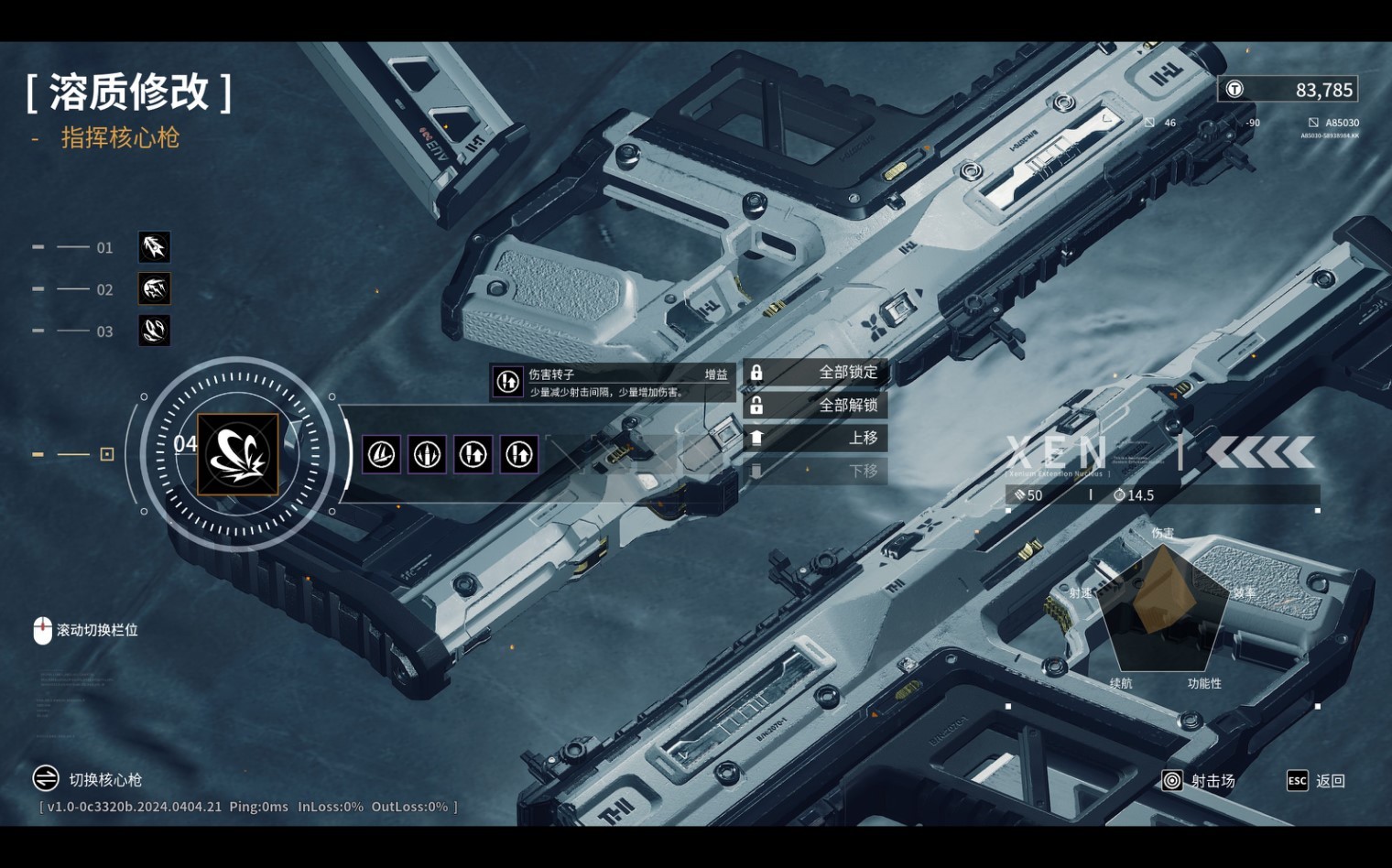Select solute slot 01 icon
The height and width of the screenshot is (868, 1392).
[x=154, y=247]
